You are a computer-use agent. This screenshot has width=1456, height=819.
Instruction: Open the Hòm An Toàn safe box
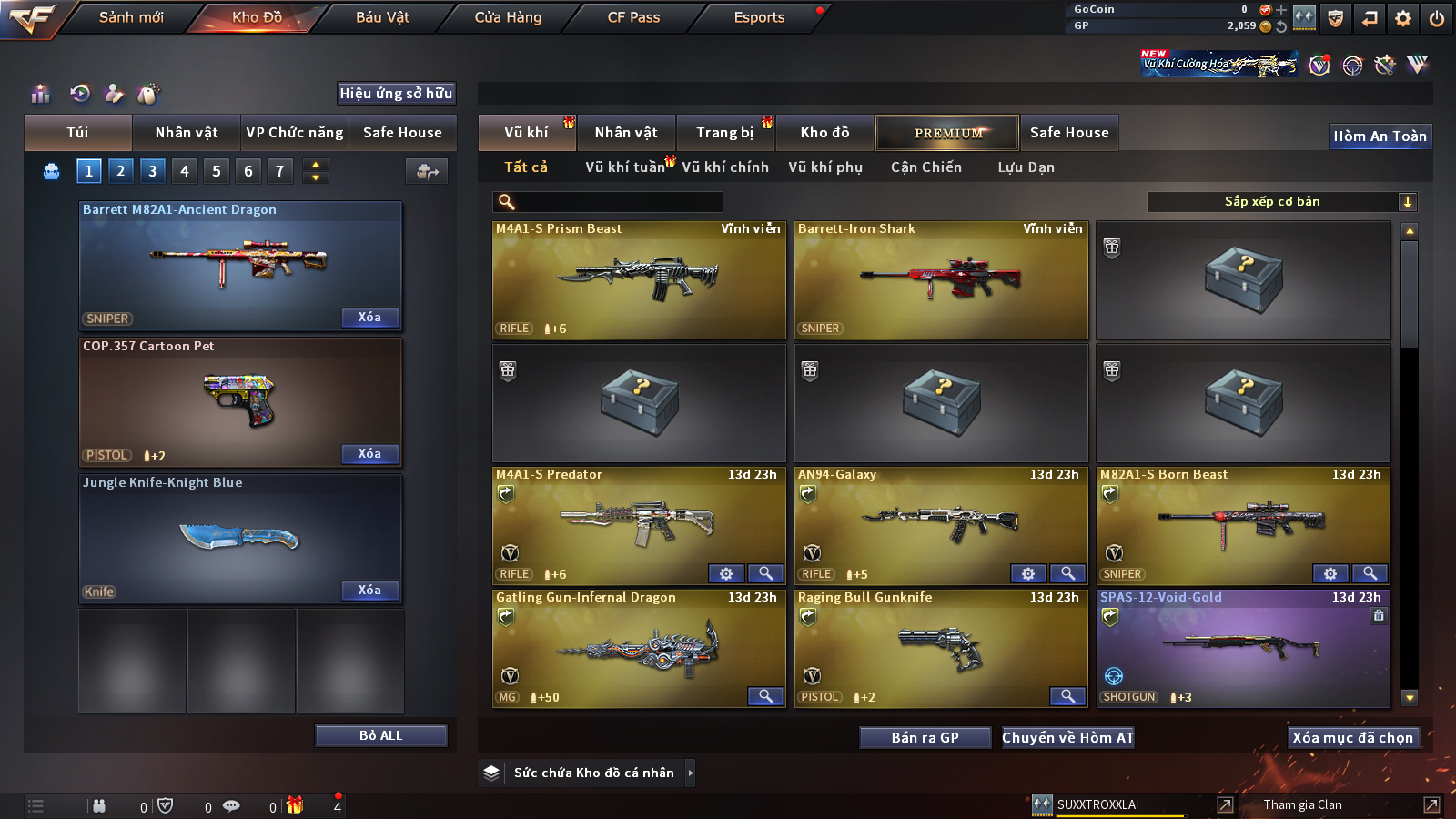tap(1380, 136)
